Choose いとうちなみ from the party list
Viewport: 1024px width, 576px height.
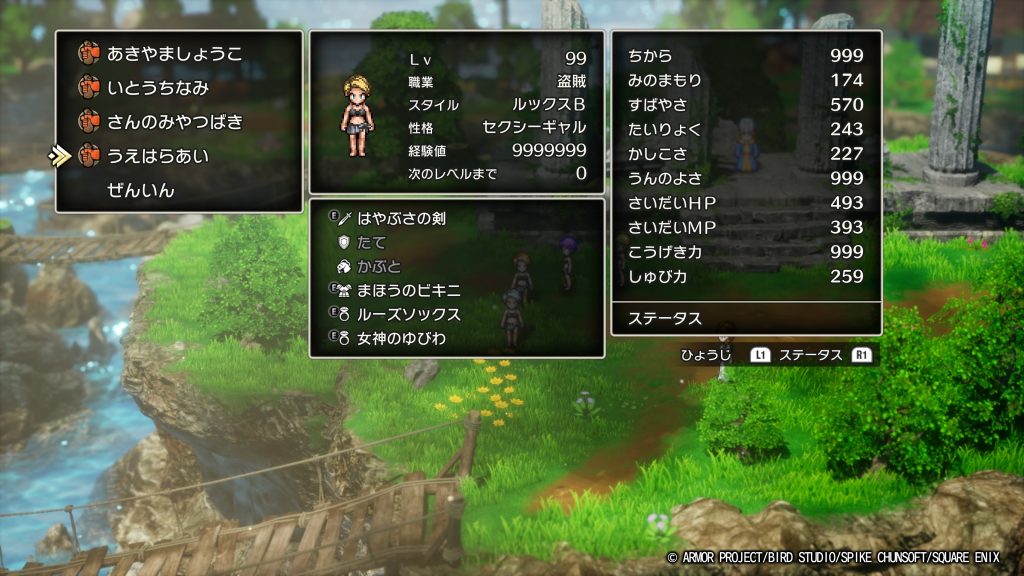click(158, 88)
